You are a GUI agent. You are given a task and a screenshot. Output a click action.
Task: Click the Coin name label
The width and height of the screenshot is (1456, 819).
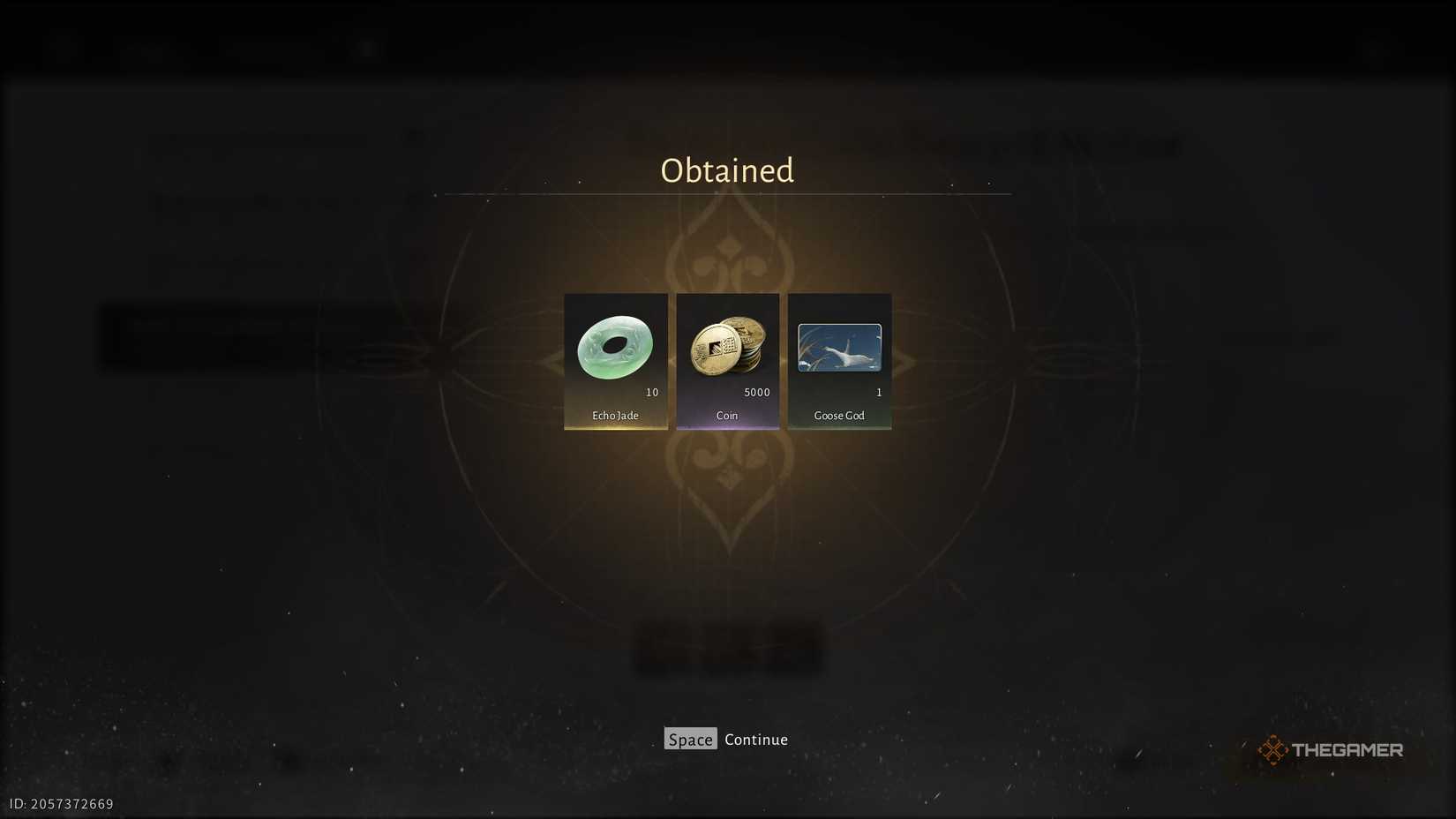(726, 415)
